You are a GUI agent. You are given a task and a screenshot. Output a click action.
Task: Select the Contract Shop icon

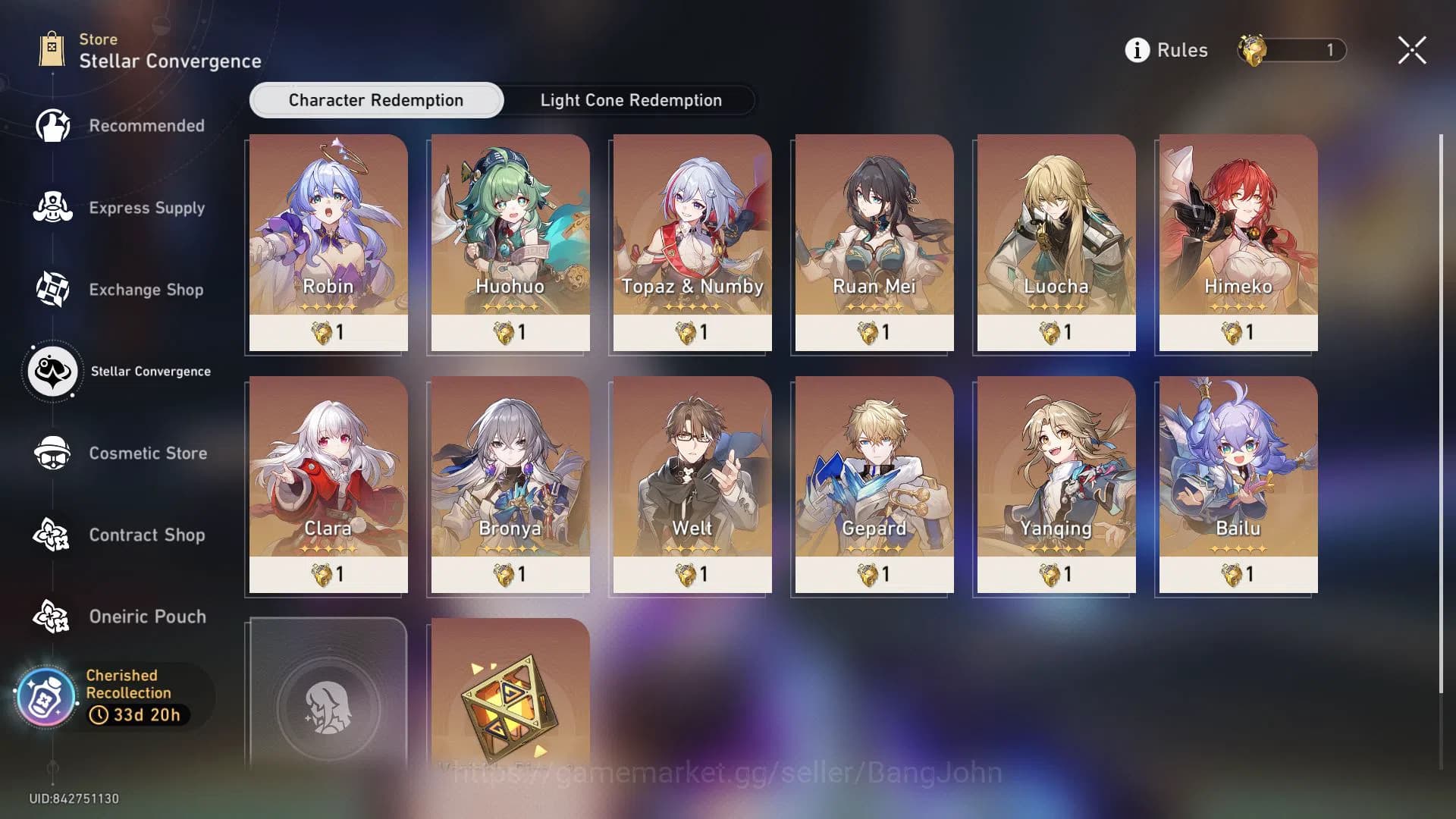click(x=52, y=535)
